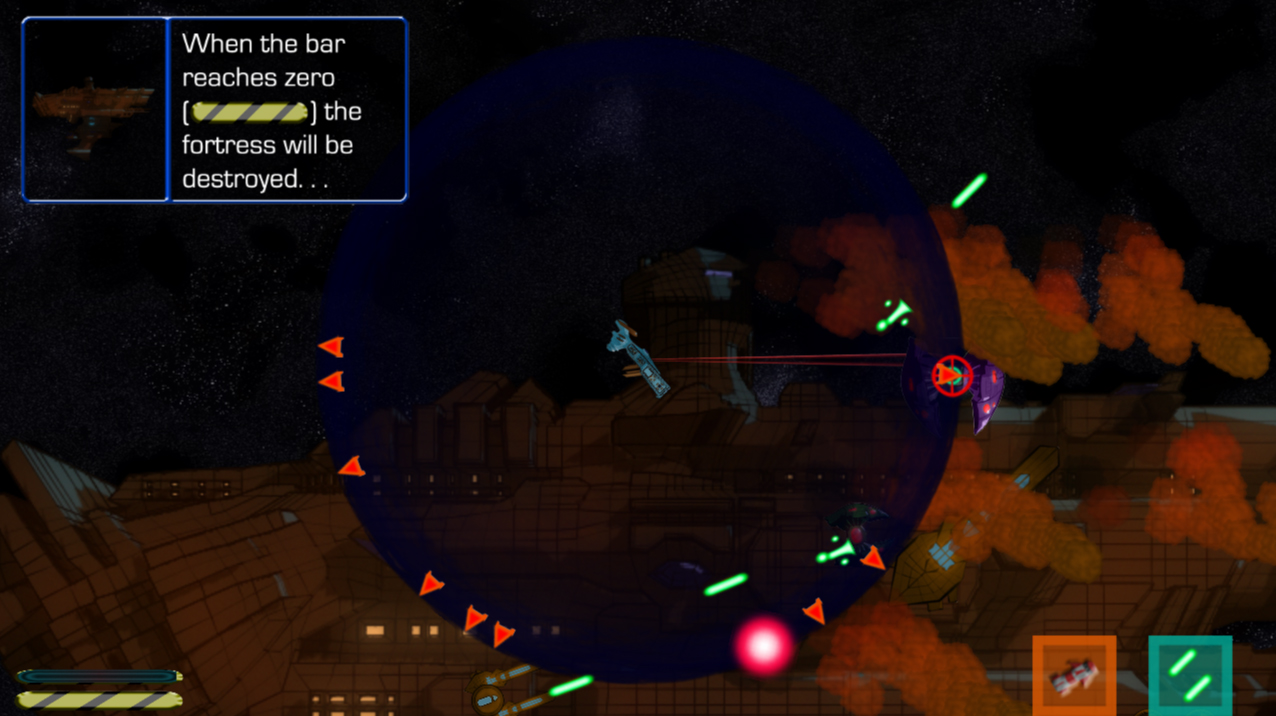1276x716 pixels.
Task: Activate the teal green laser weapon icon
Action: click(1190, 676)
